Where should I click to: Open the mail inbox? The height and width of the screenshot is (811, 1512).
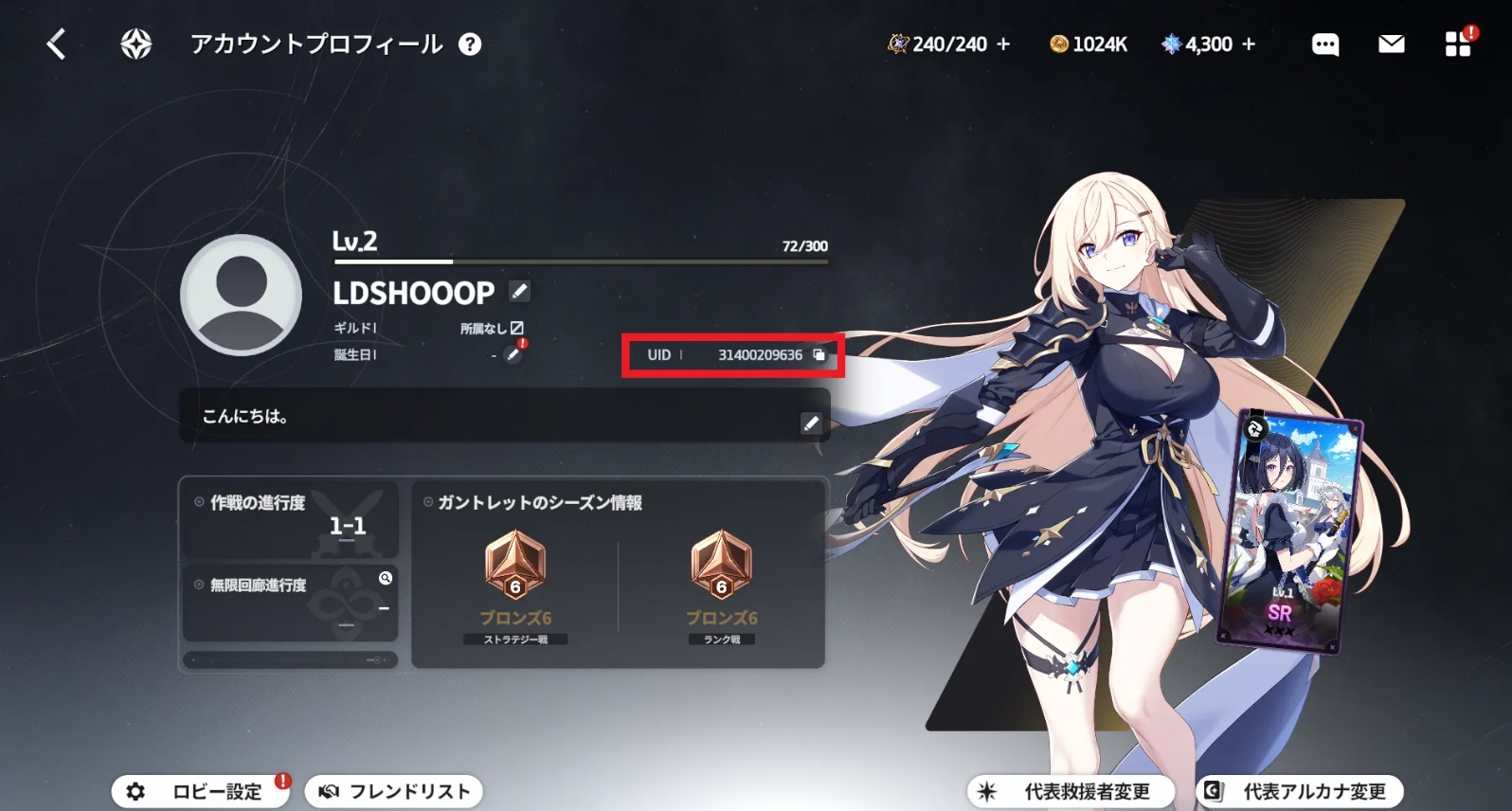1391,45
